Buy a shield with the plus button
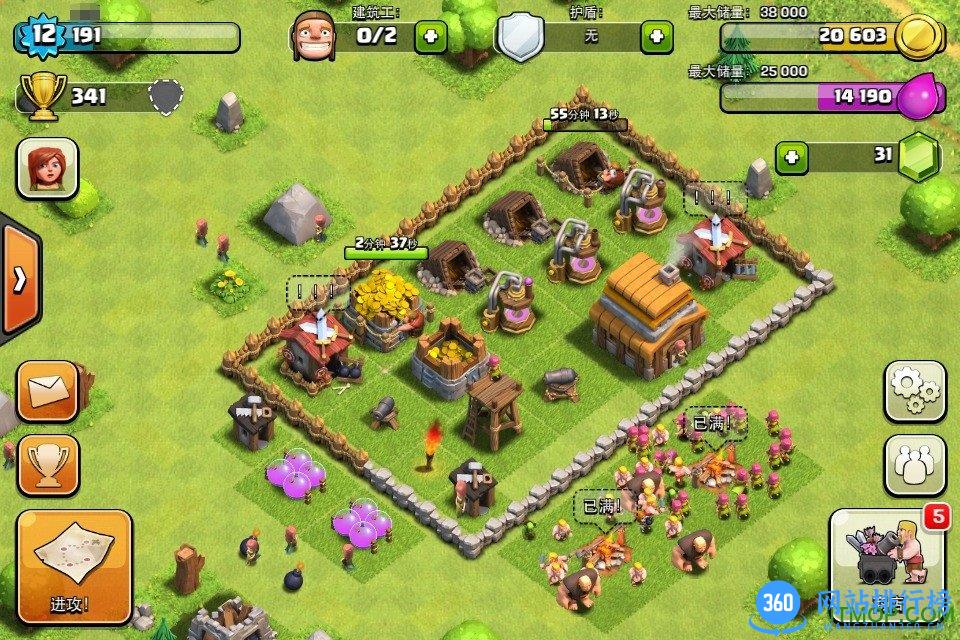960x640 pixels. [x=657, y=37]
